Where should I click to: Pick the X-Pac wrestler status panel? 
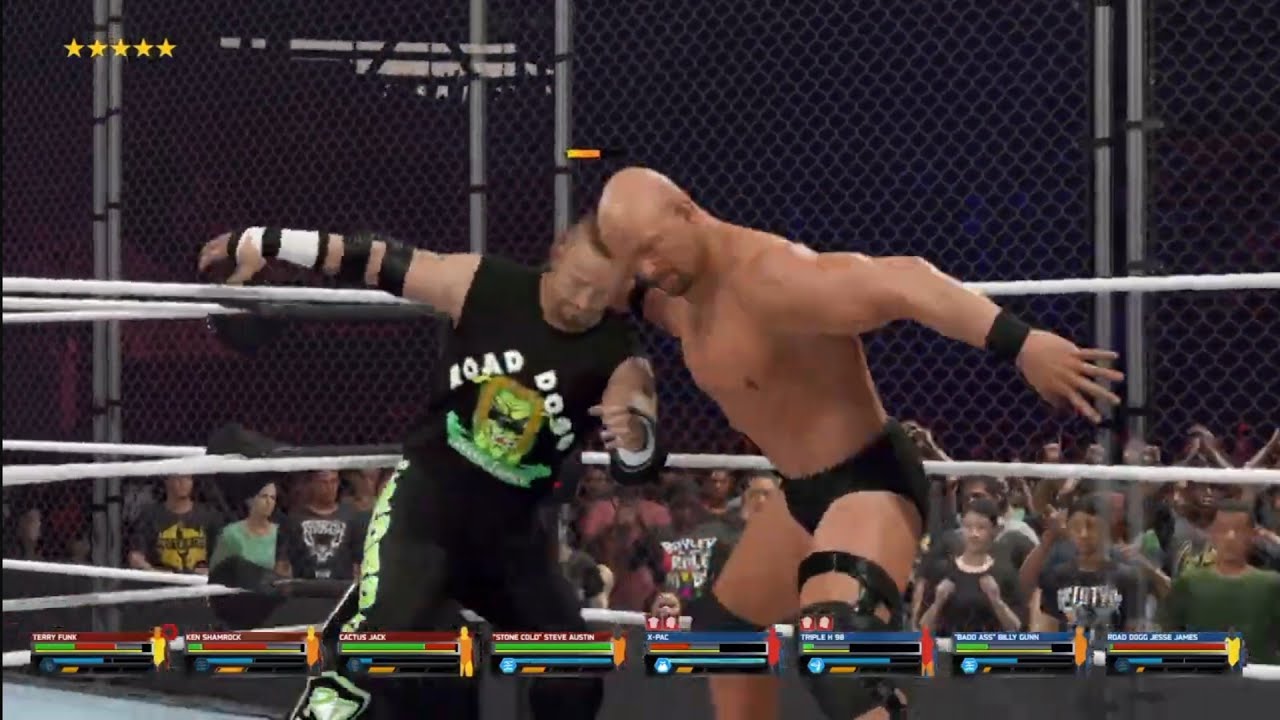coord(713,651)
